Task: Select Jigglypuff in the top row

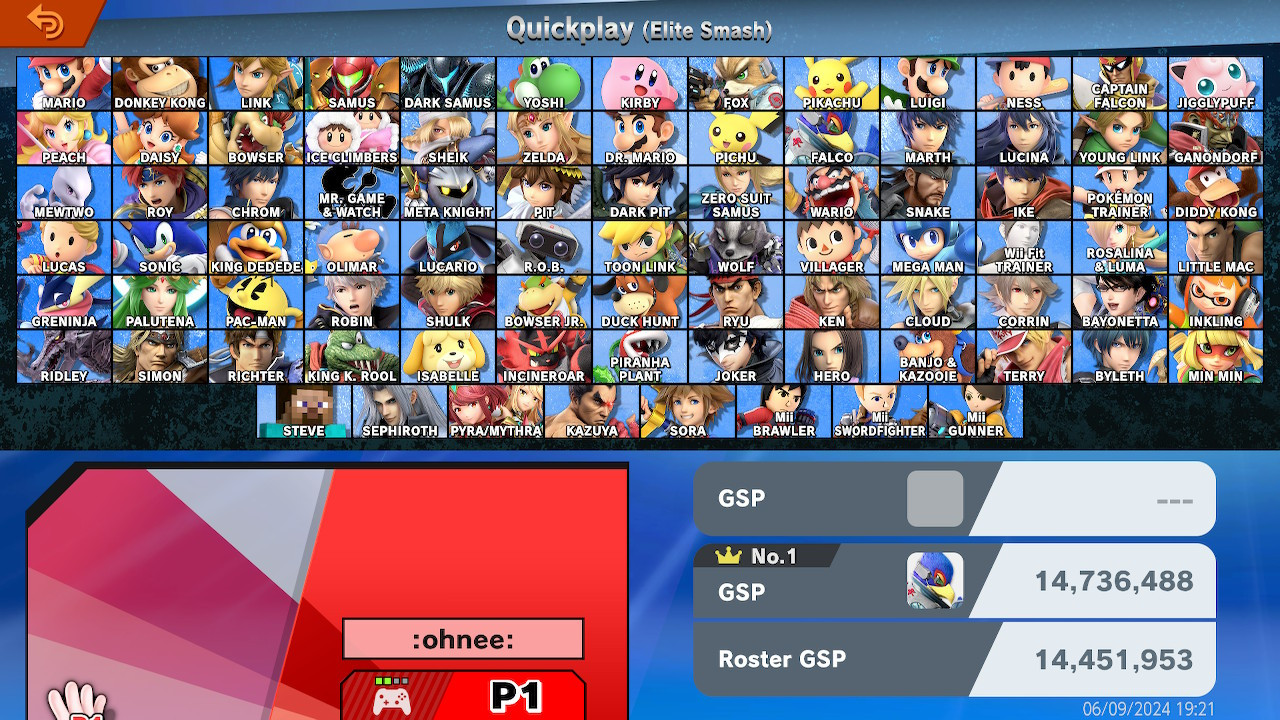Action: click(1217, 83)
